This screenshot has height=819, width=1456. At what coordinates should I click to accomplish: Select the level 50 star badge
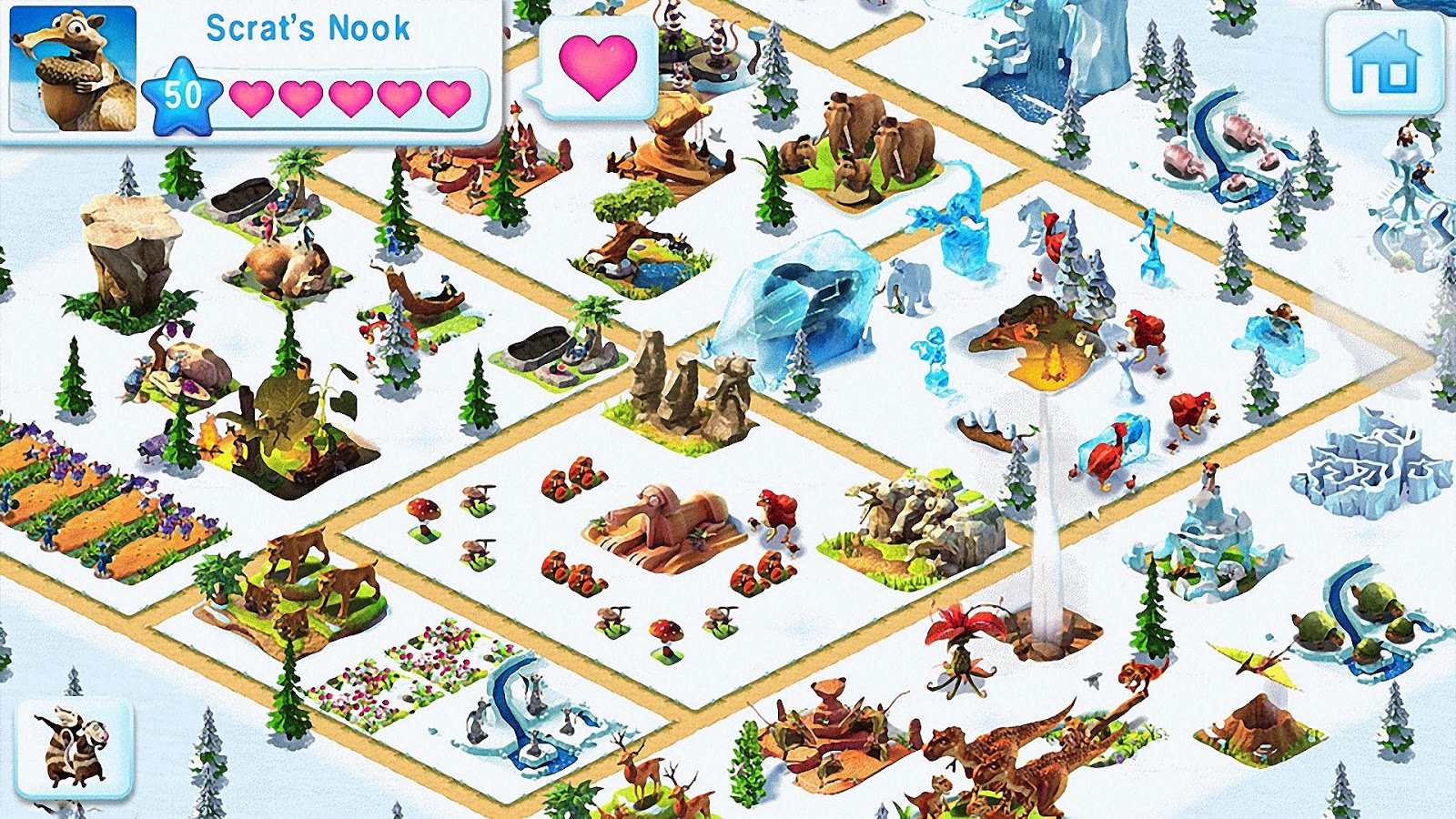click(x=183, y=91)
